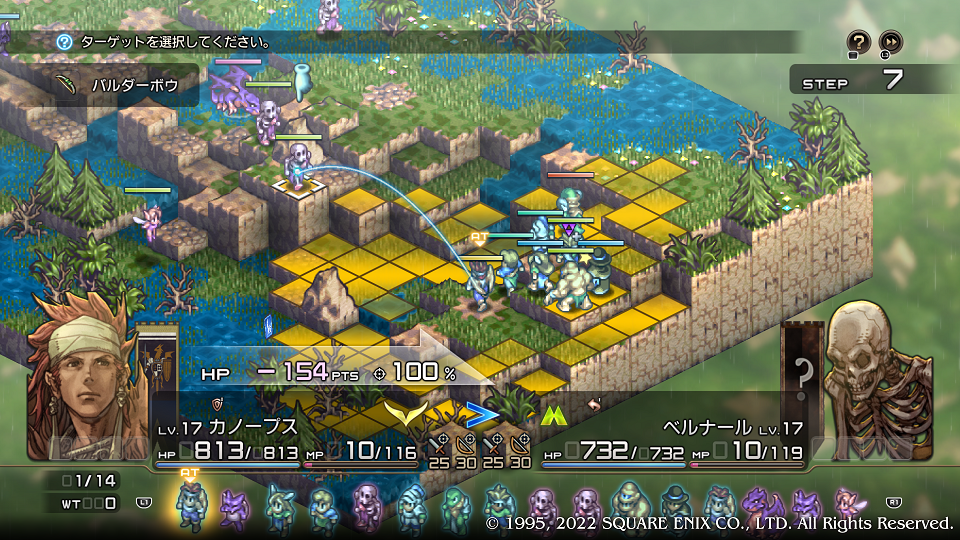
Task: Select the skeleton target on the highlighted tile
Action: [x=297, y=166]
